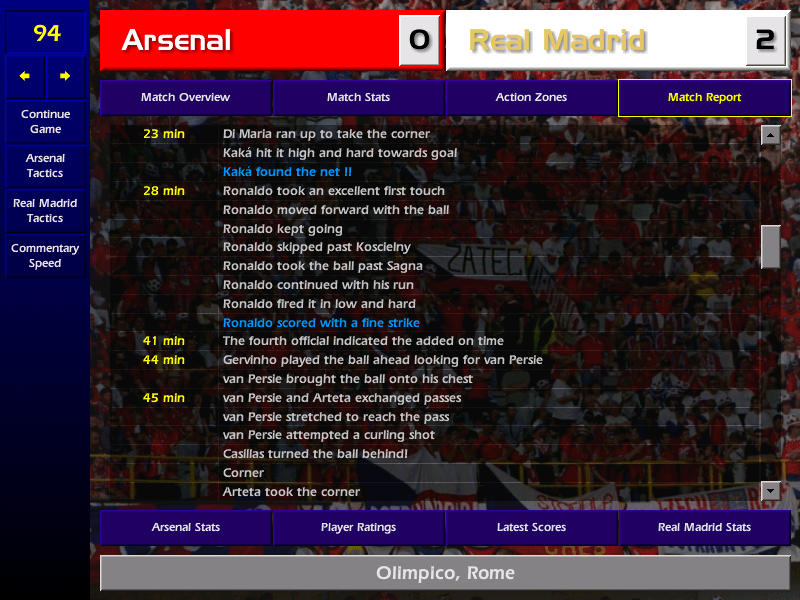Show Player Ratings
The image size is (800, 600).
click(x=358, y=527)
